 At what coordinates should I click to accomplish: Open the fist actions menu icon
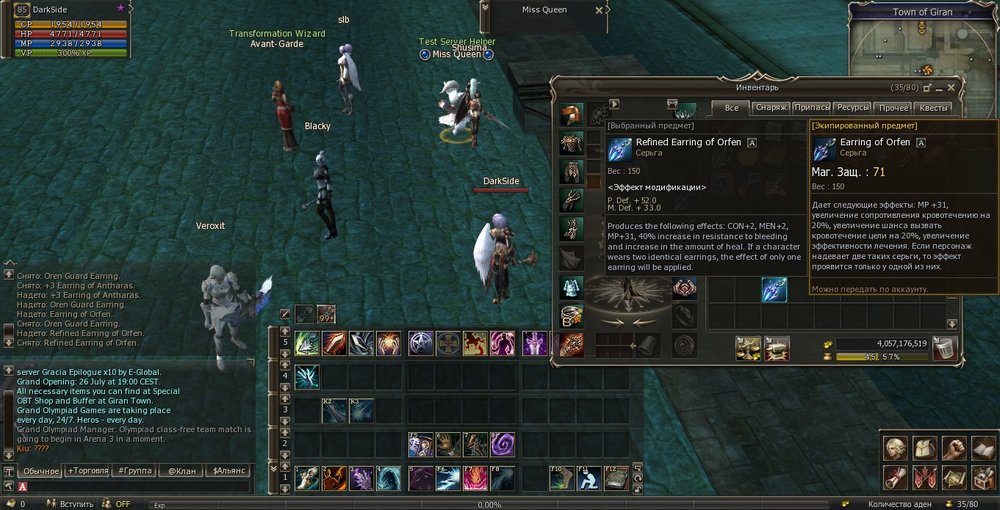[955, 446]
